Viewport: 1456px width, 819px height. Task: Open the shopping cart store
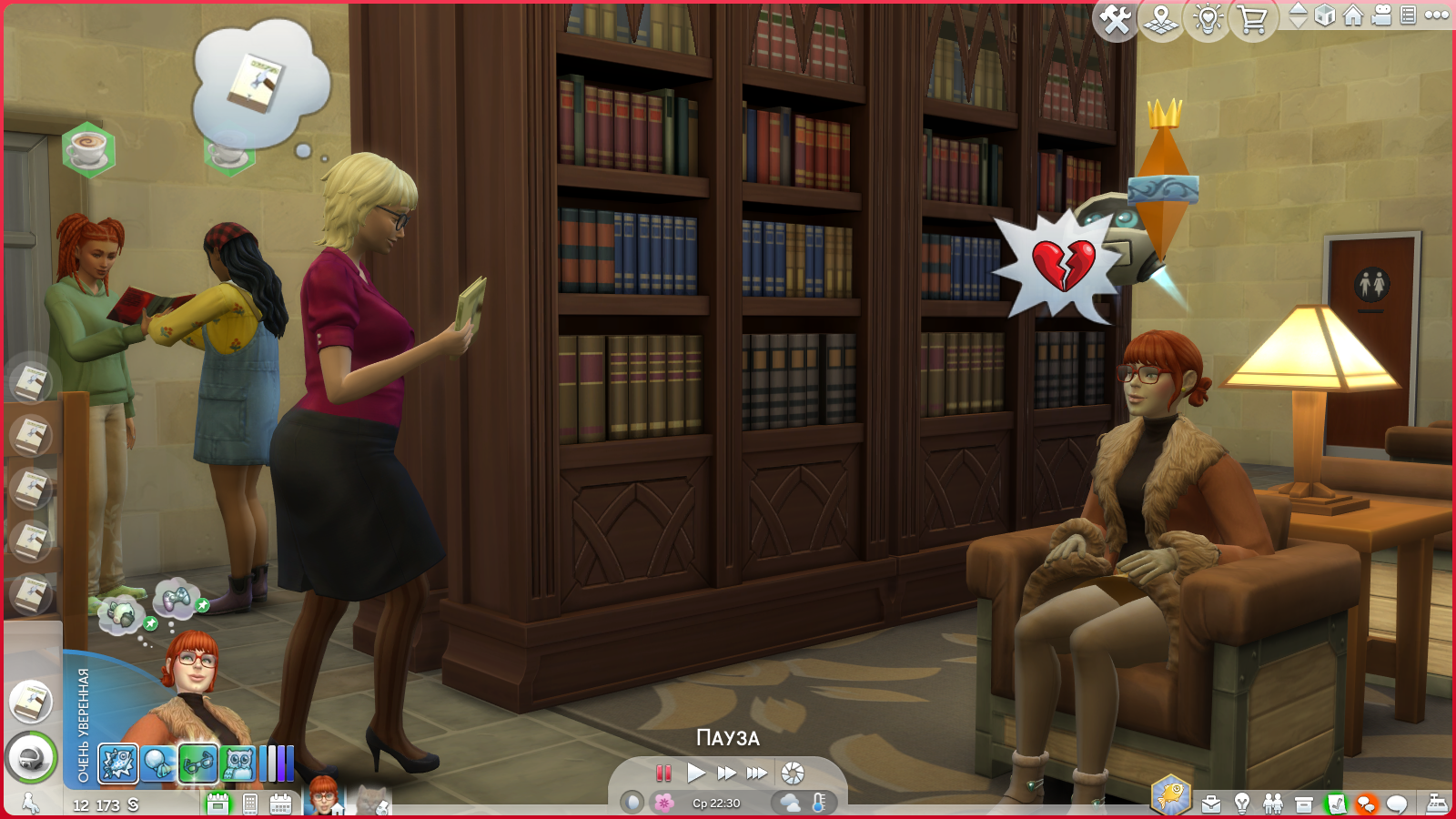[x=1253, y=19]
